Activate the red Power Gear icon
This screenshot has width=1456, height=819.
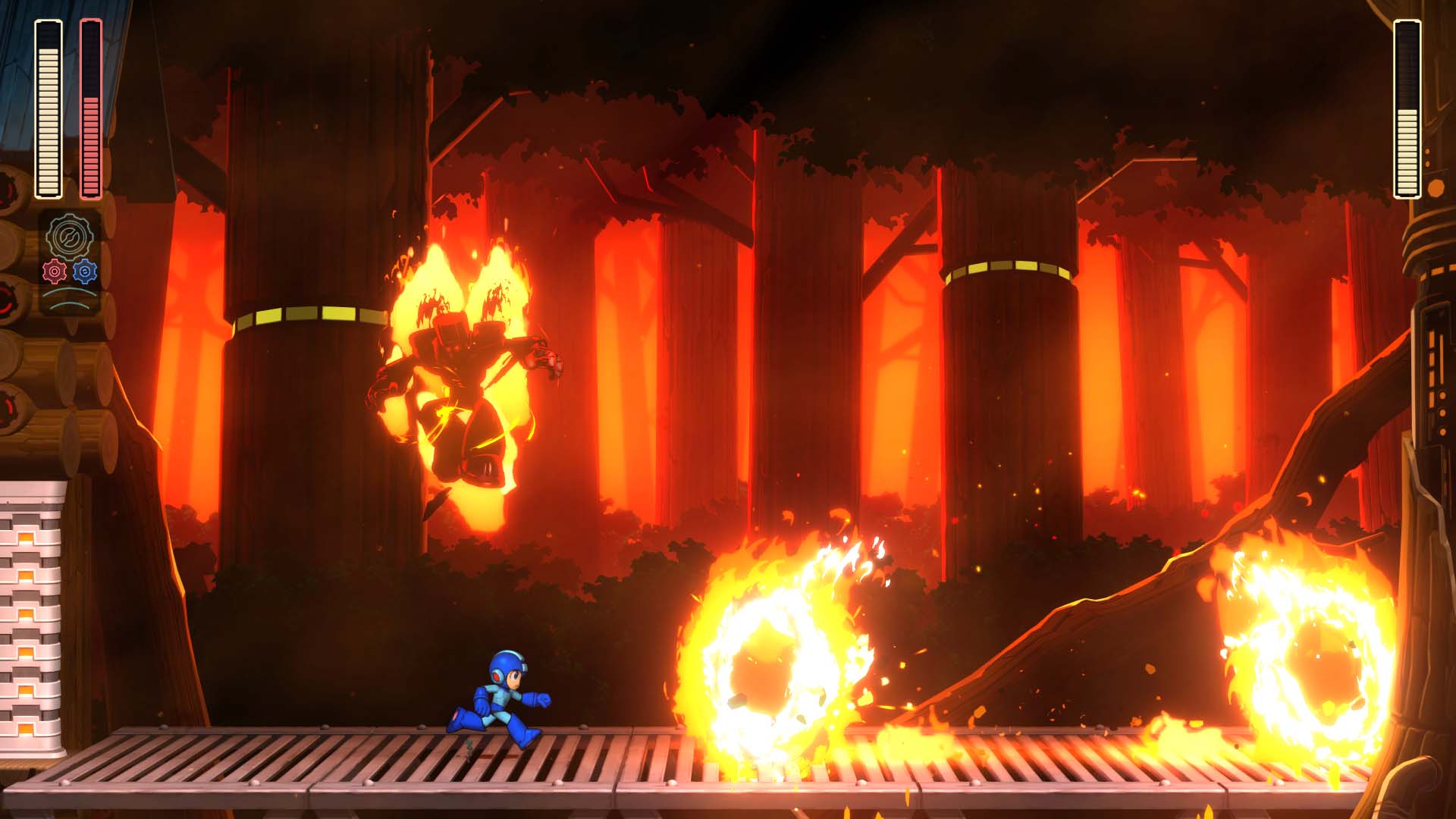click(x=55, y=271)
